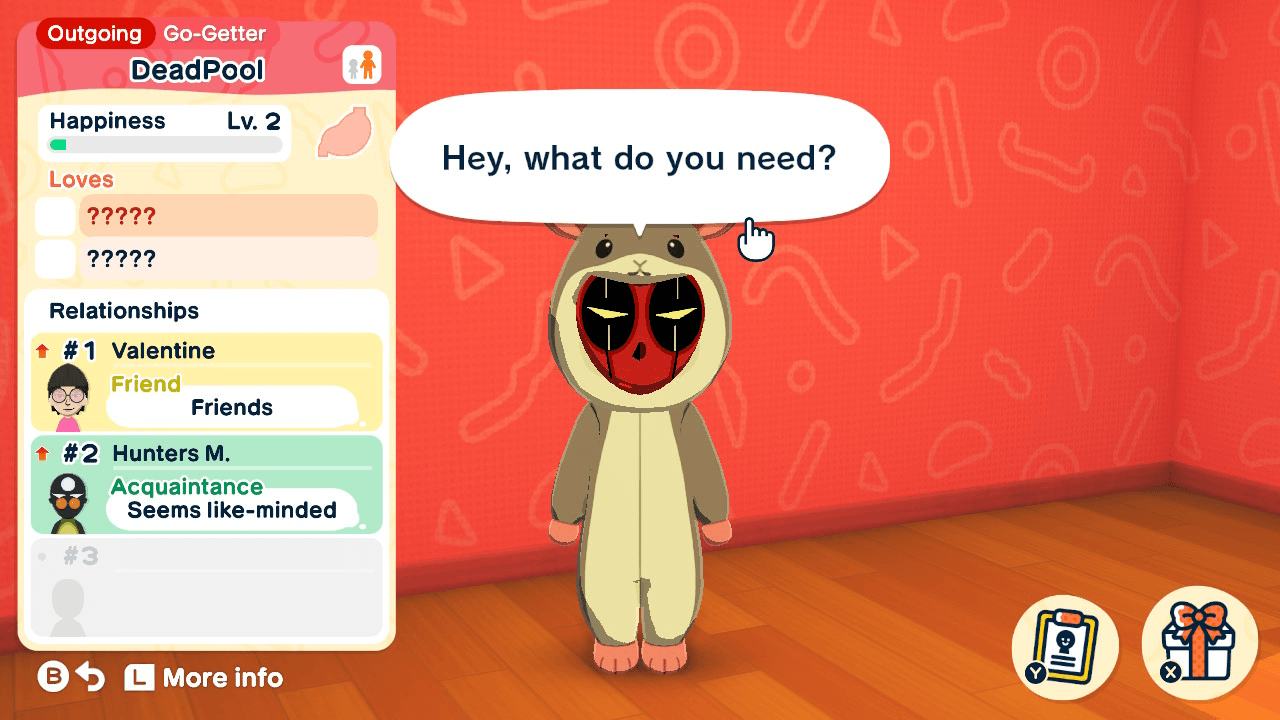Click the Outgoing personality badge

click(93, 33)
